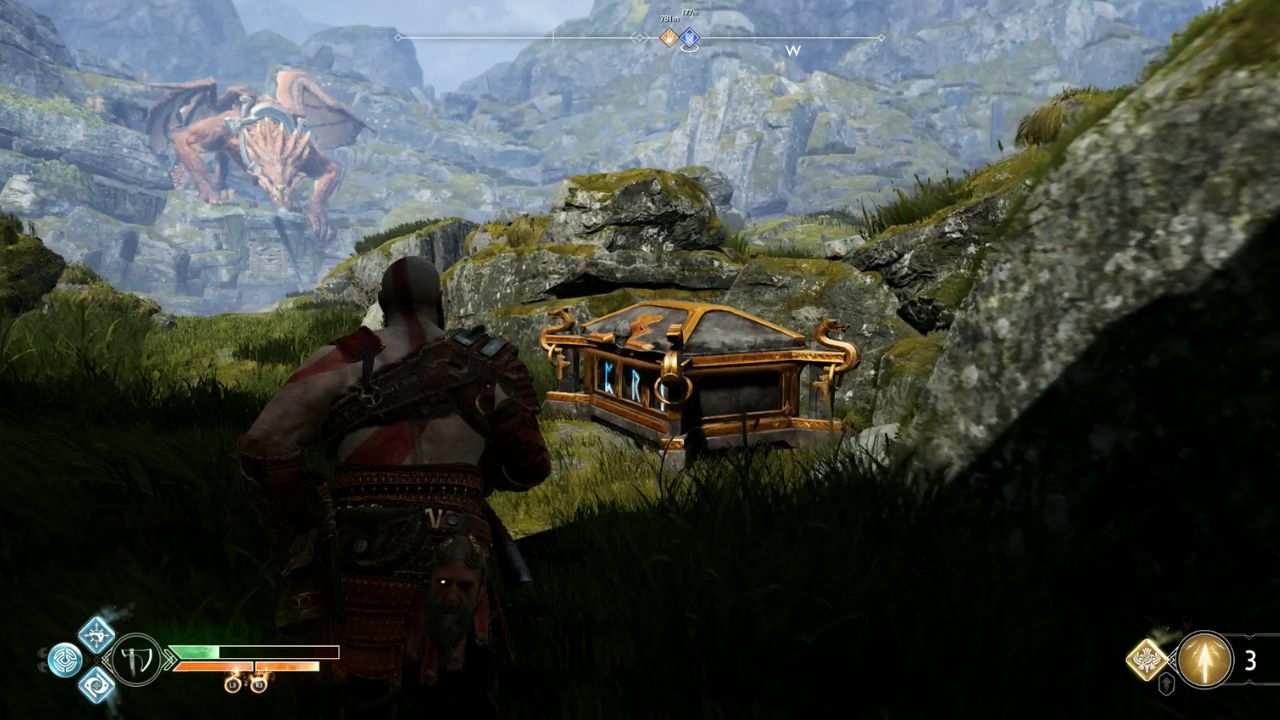Activate the round maze-pattern shield icon
The height and width of the screenshot is (720, 1280).
(x=65, y=660)
